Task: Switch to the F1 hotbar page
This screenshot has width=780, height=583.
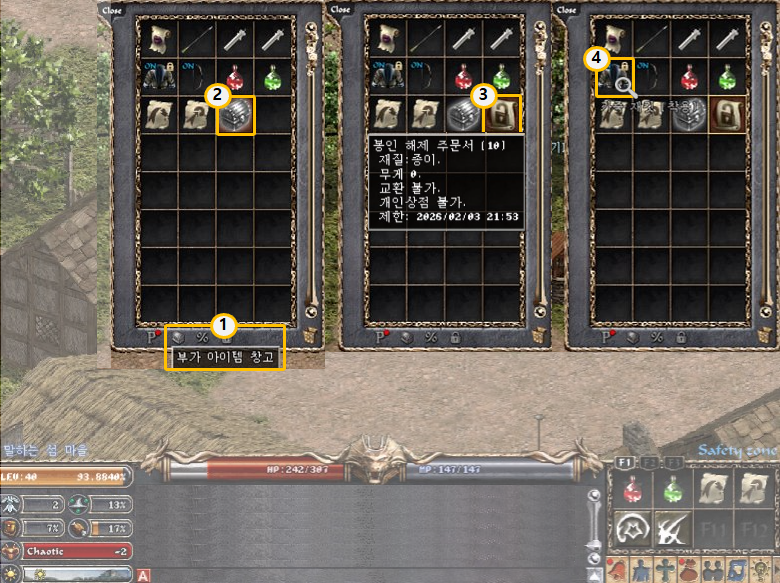Action: pos(623,463)
